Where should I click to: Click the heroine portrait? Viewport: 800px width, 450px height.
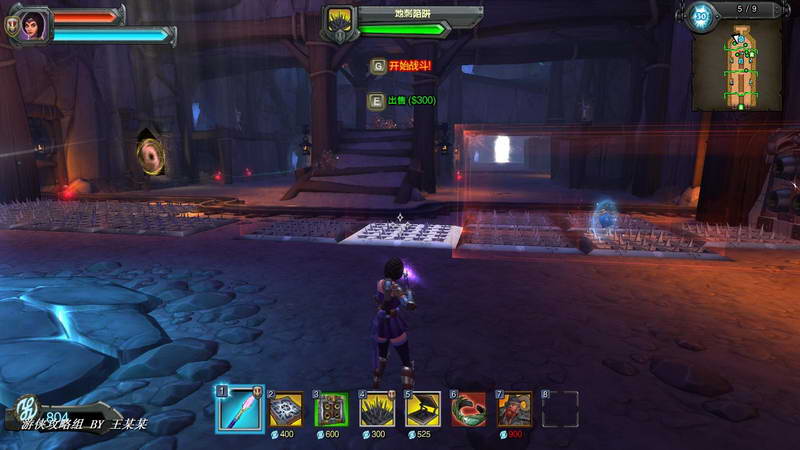pyautogui.click(x=33, y=24)
